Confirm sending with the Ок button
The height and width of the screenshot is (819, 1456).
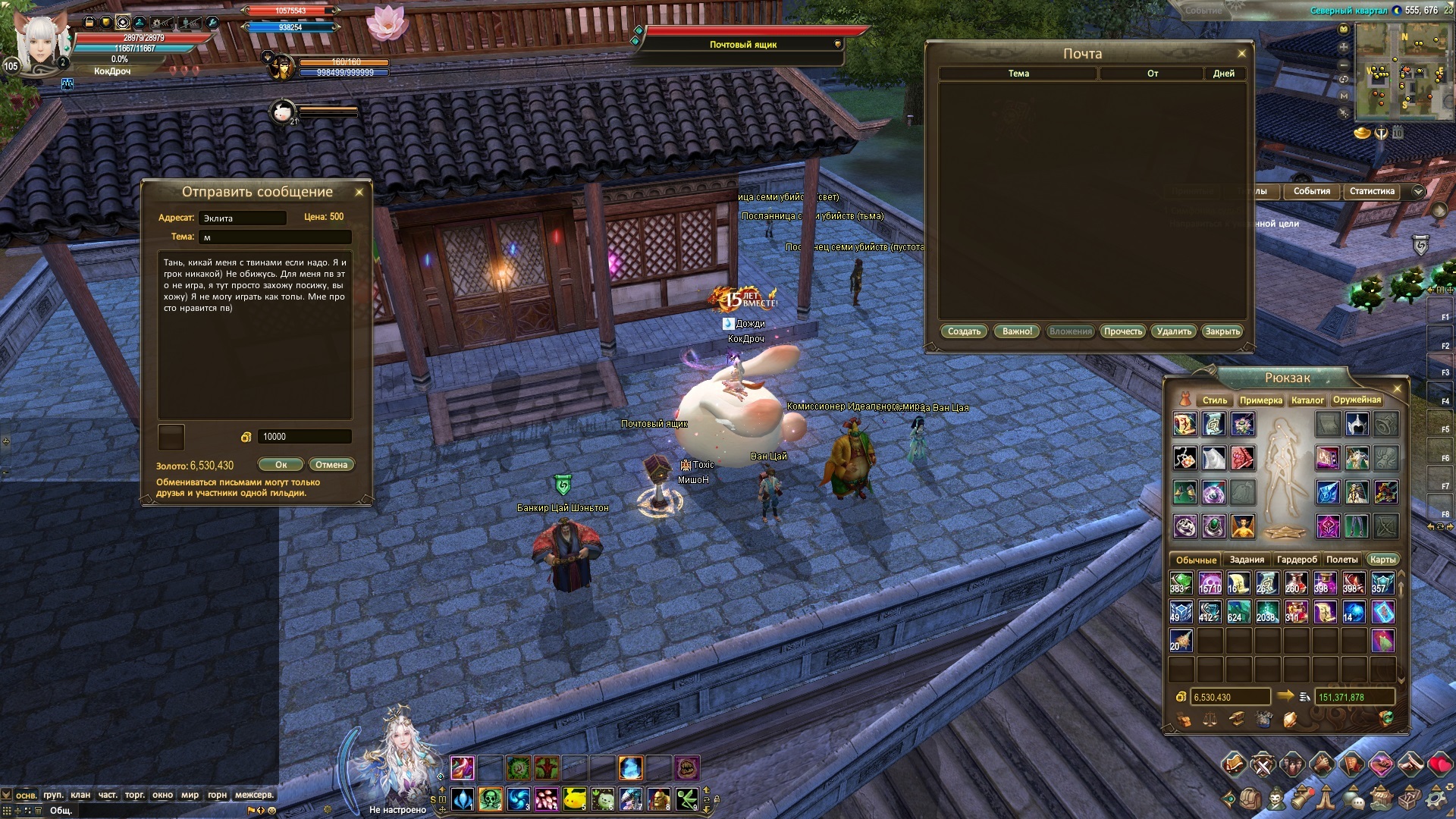click(281, 465)
